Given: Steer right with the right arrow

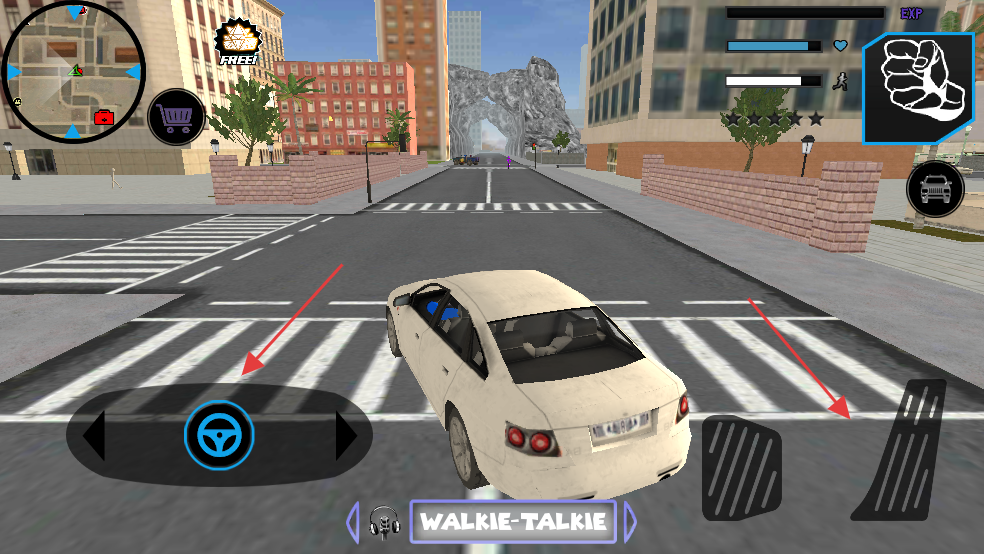Looking at the screenshot, I should pyautogui.click(x=346, y=436).
